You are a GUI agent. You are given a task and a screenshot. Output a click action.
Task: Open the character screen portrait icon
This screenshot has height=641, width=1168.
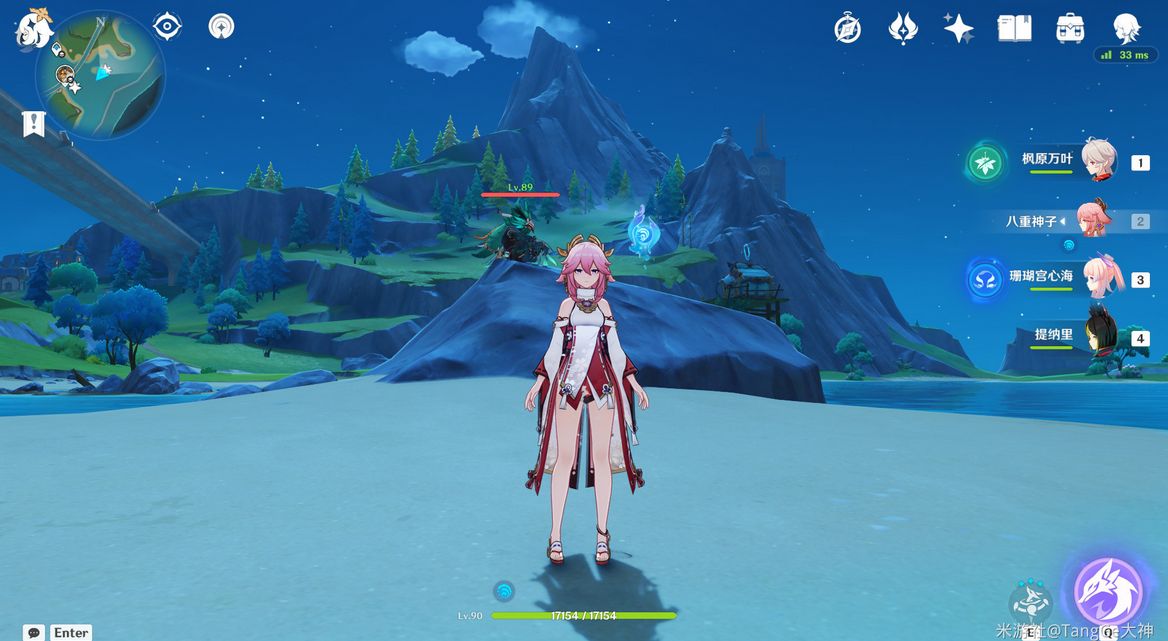[1126, 27]
